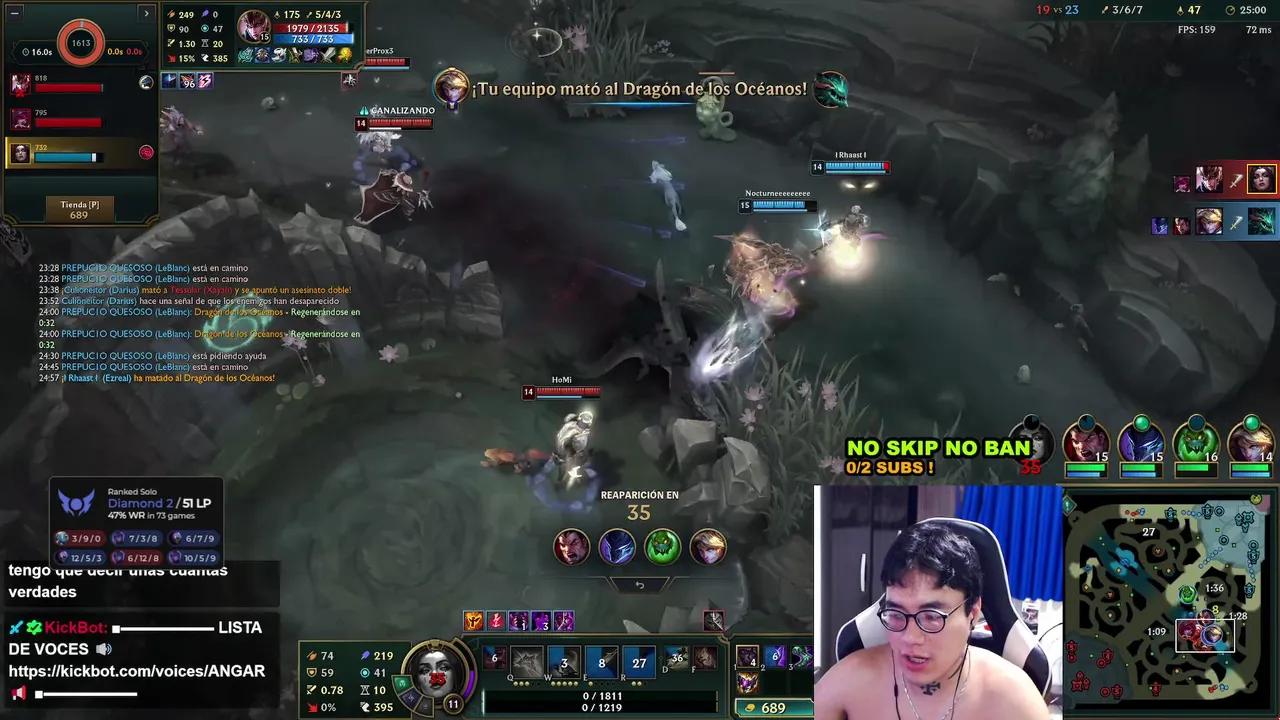The height and width of the screenshot is (720, 1280).
Task: Toggle the round camera icon beside the ally health bar
Action: coord(147,83)
